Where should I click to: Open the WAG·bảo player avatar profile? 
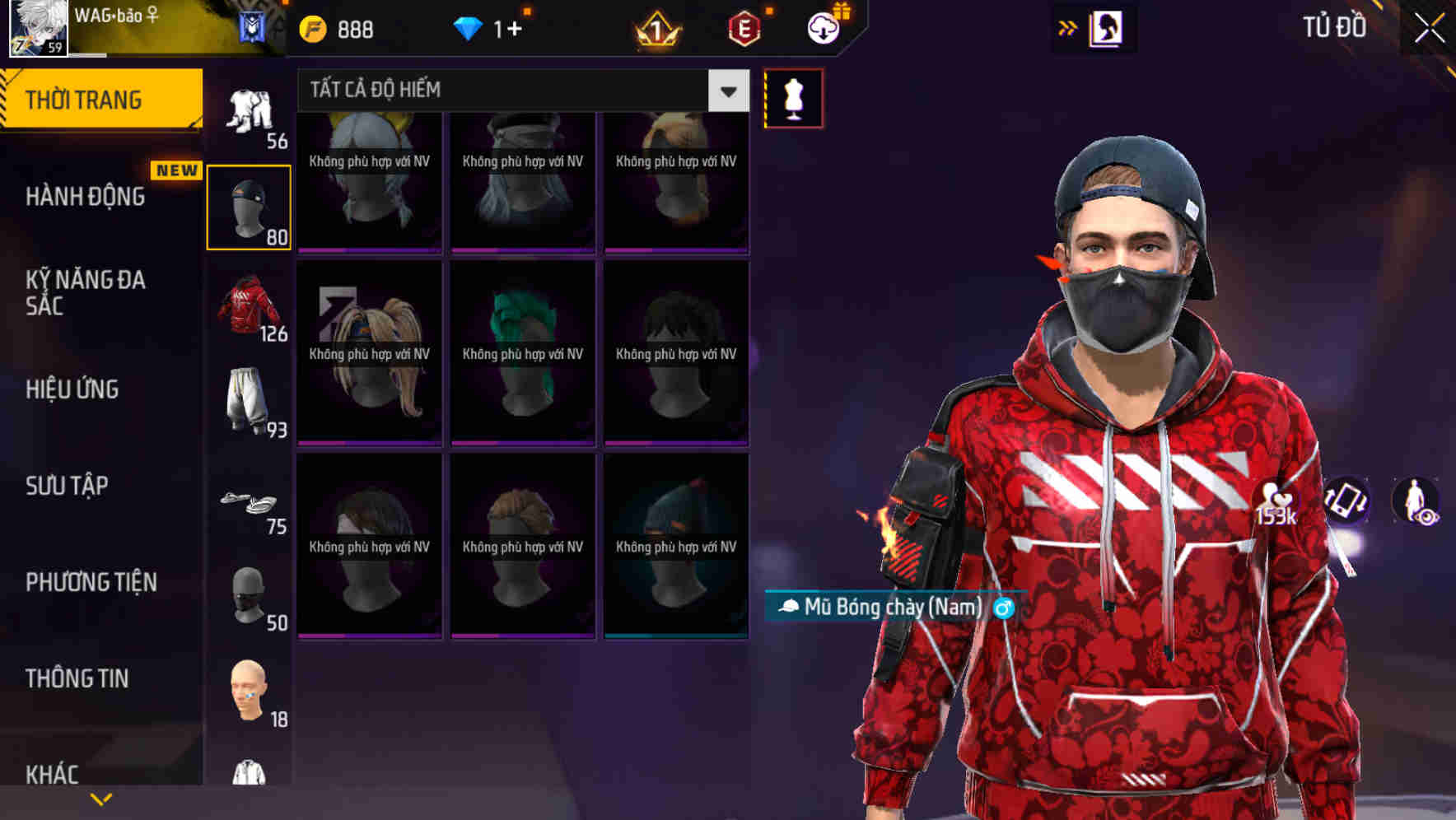pos(37,27)
